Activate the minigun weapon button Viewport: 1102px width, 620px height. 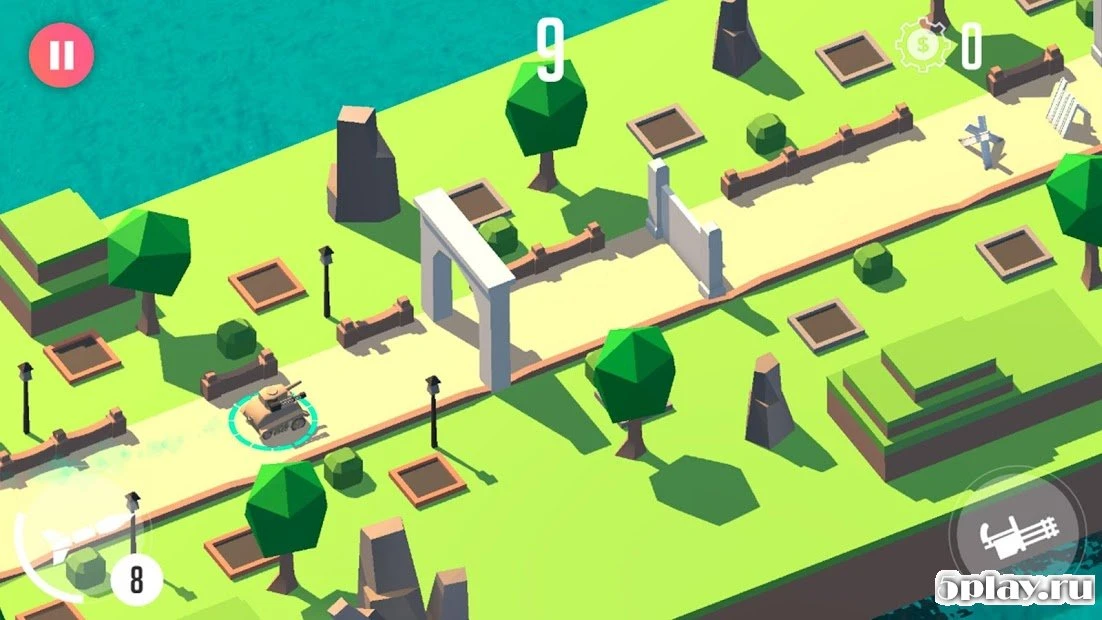pos(1015,539)
